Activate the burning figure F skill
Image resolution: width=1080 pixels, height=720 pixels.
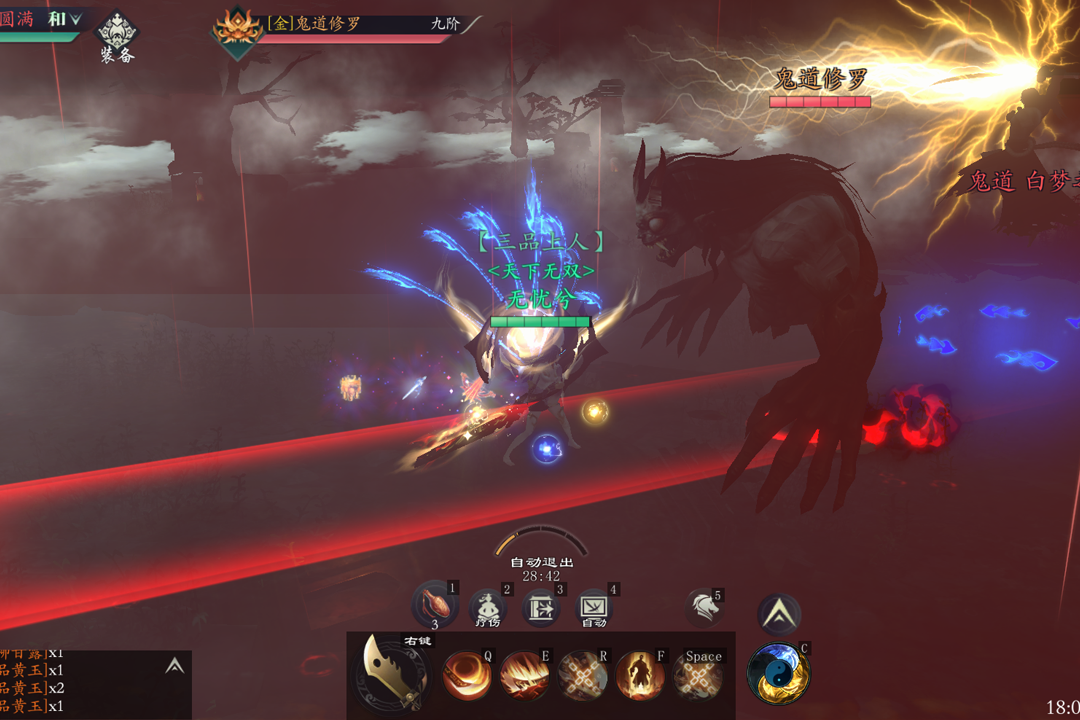pos(640,675)
